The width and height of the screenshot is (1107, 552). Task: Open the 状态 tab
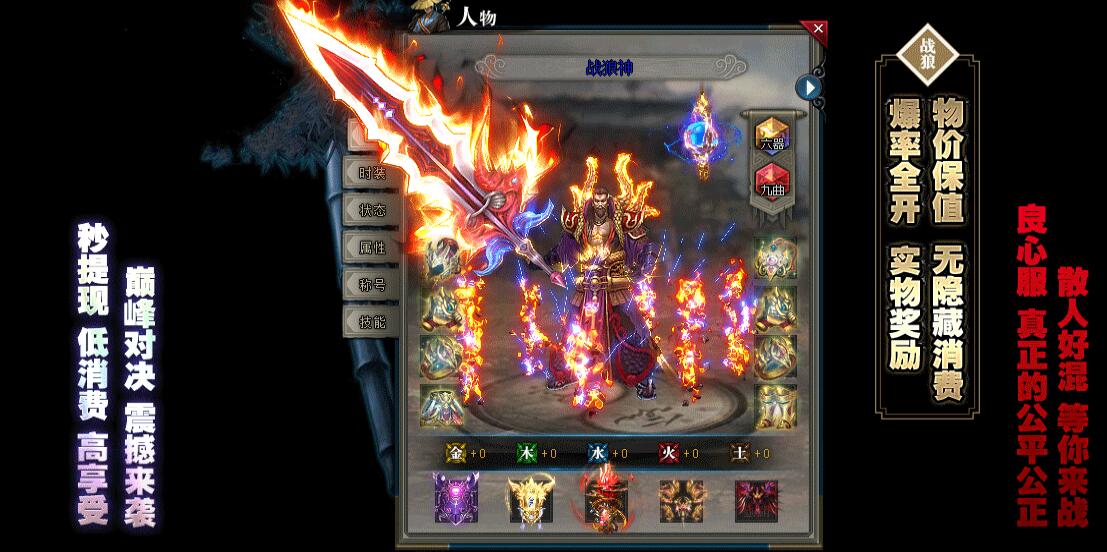[x=371, y=209]
